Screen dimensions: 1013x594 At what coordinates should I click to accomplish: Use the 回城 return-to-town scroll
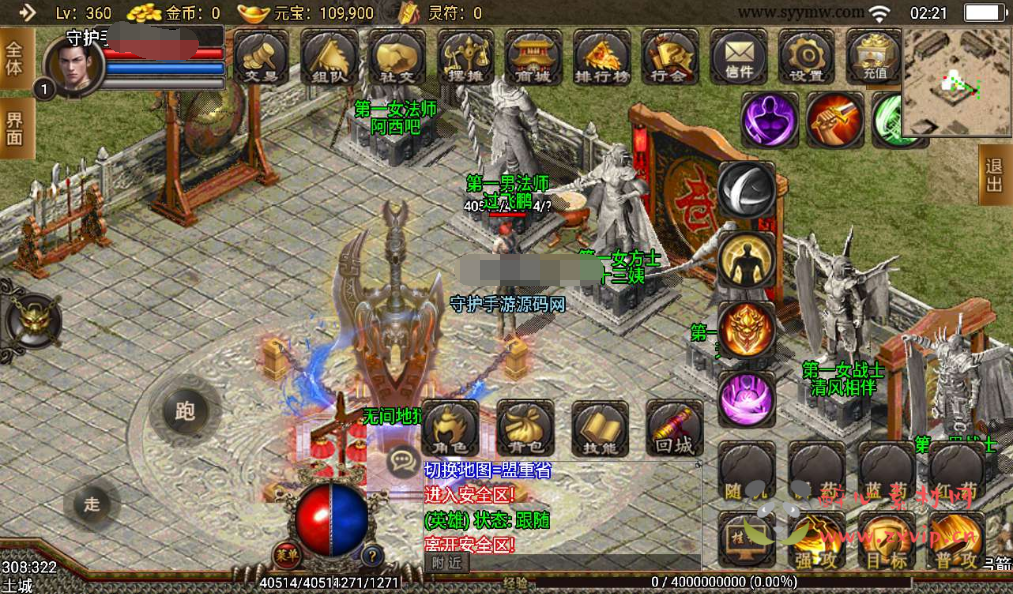(x=675, y=428)
